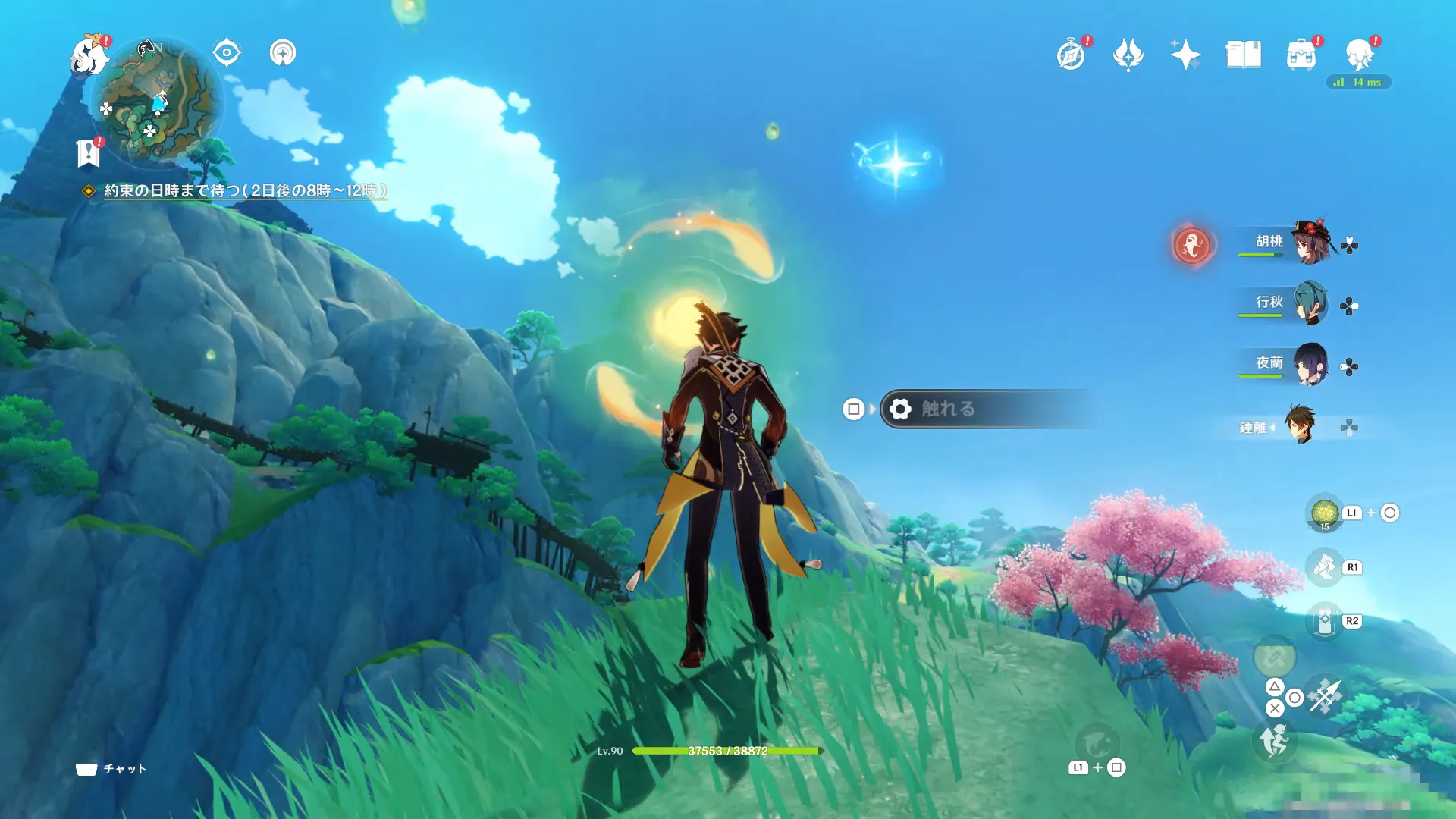Activate the sprint dash icon

[1276, 740]
